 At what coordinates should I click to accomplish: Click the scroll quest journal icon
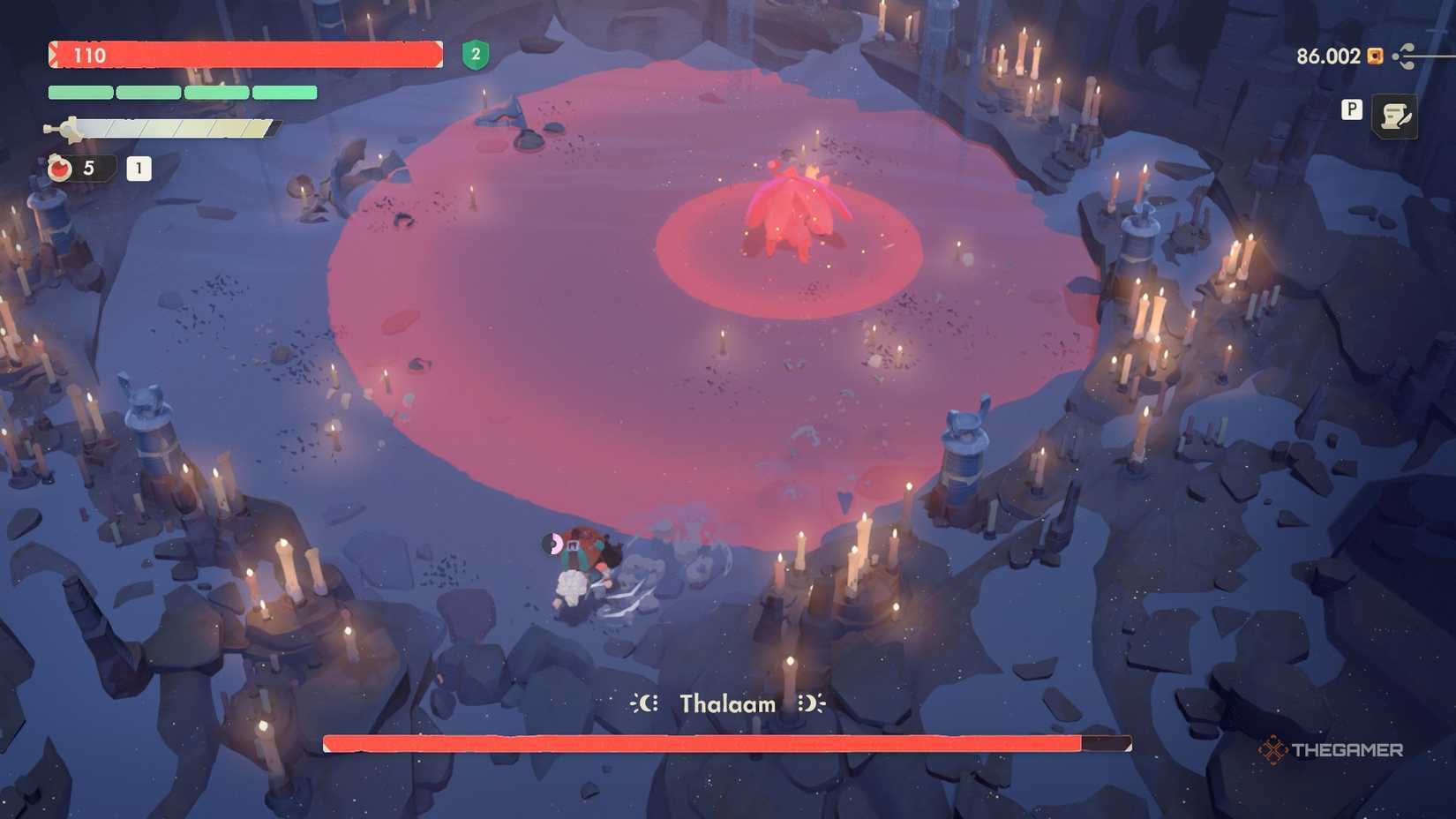pyautogui.click(x=1395, y=116)
